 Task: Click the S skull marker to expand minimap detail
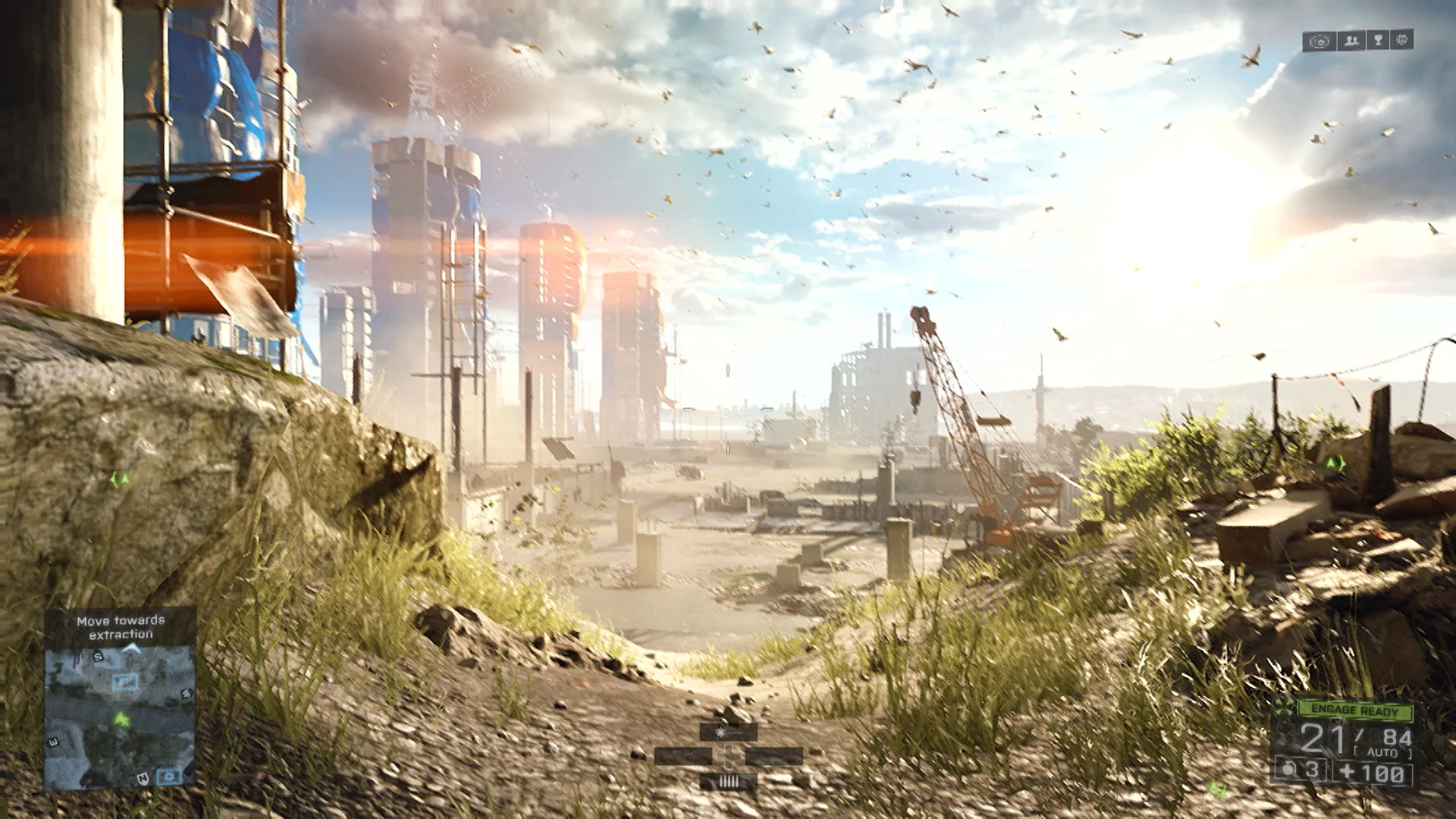pyautogui.click(x=97, y=657)
